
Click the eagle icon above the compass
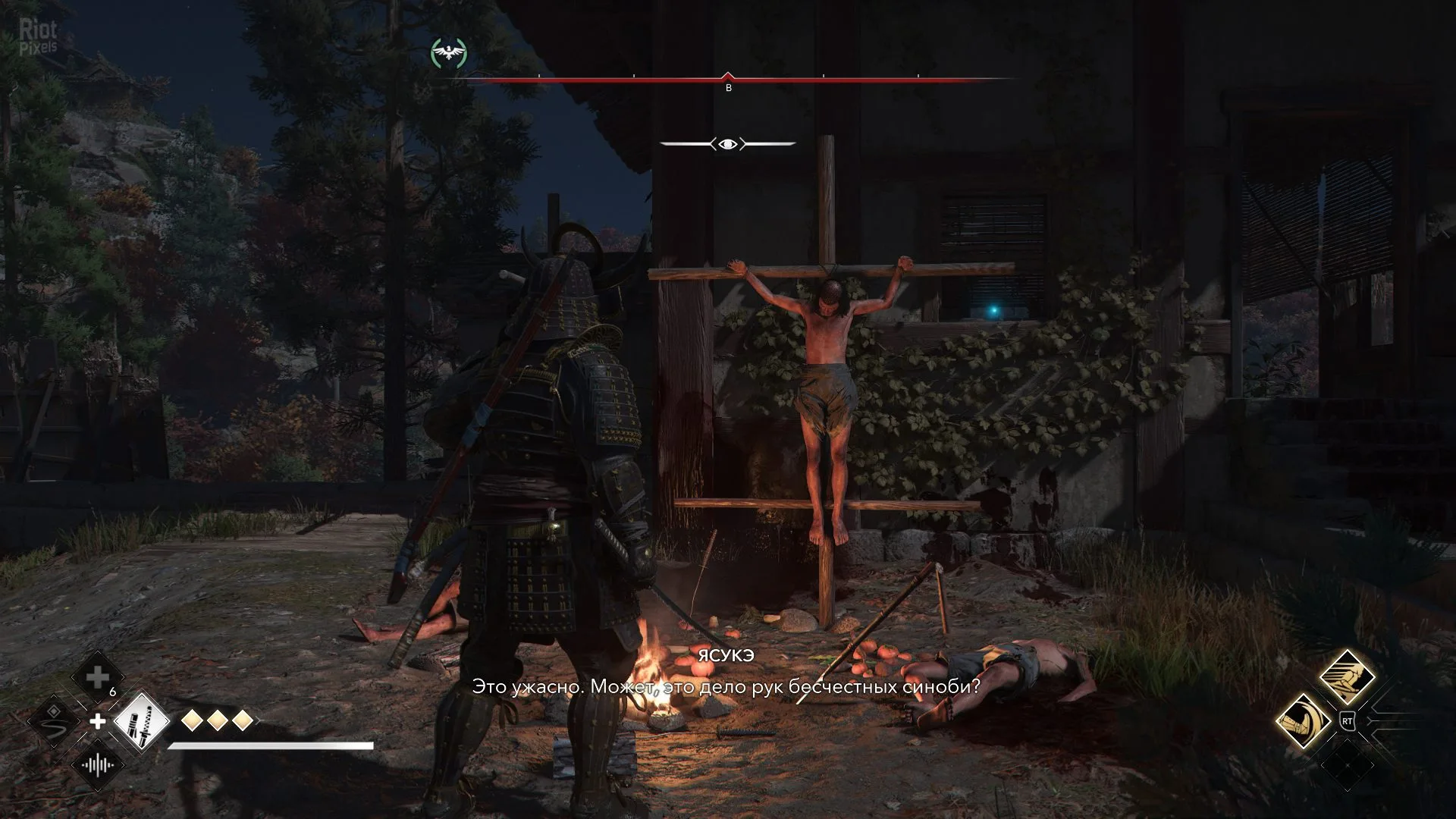click(x=449, y=53)
